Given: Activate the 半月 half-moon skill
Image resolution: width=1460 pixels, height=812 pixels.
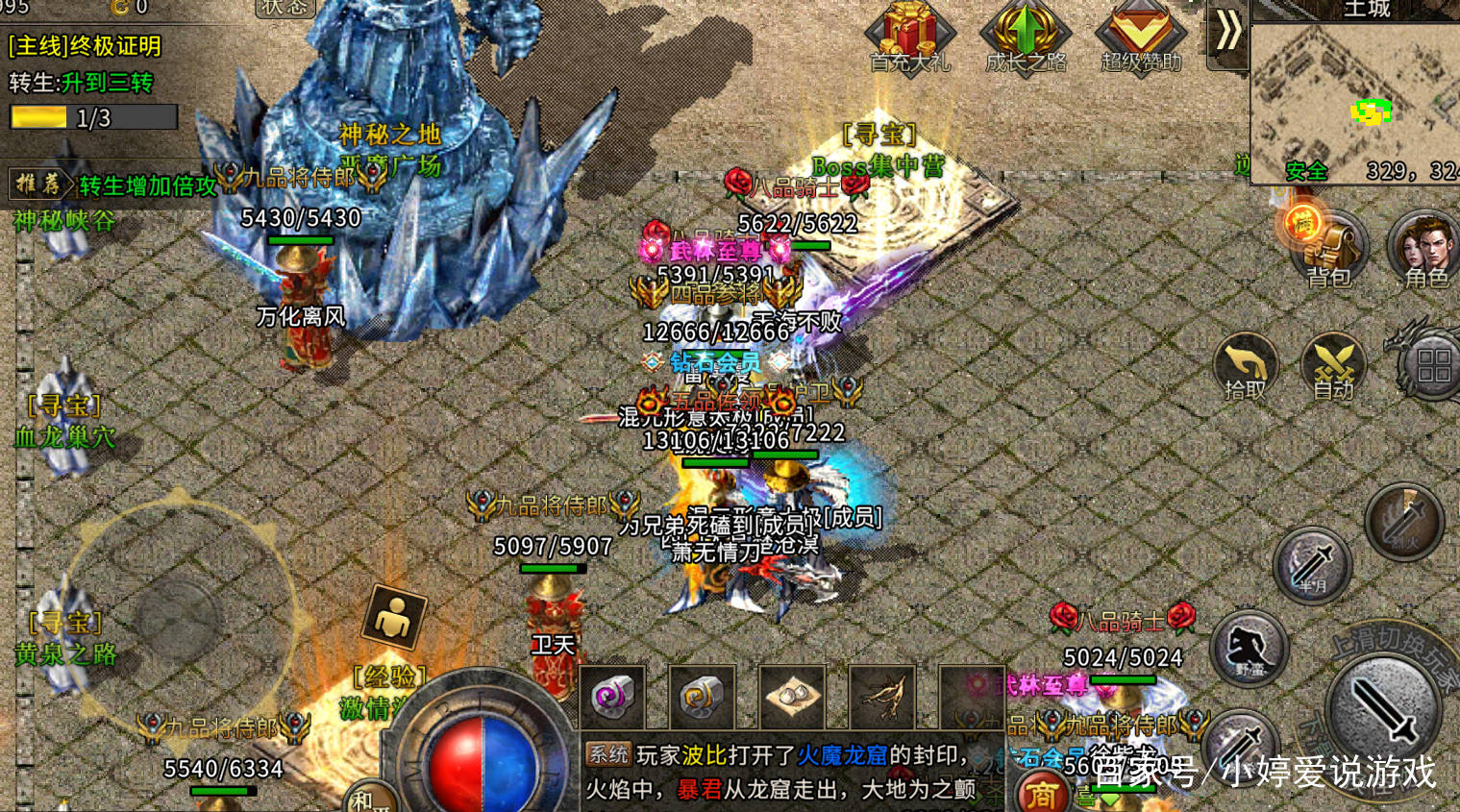Looking at the screenshot, I should point(1313,565).
